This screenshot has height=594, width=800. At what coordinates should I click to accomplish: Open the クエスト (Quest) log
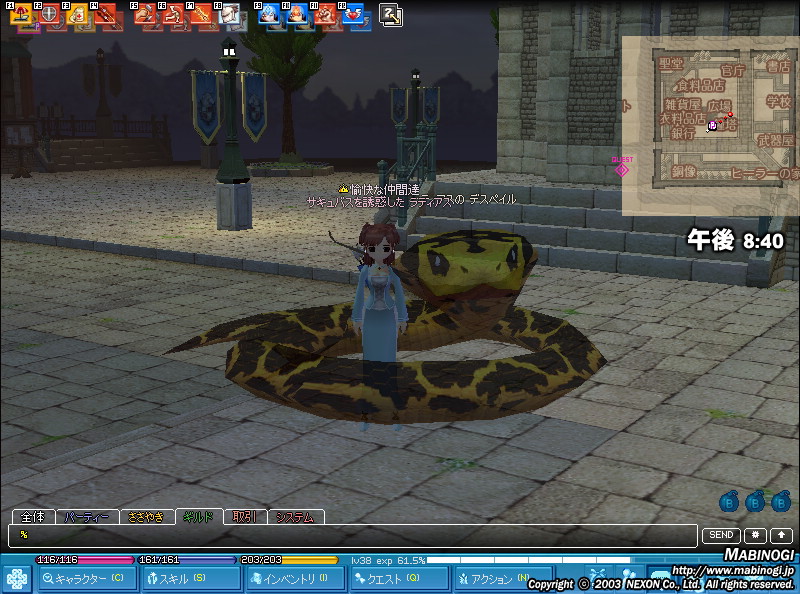pos(400,578)
